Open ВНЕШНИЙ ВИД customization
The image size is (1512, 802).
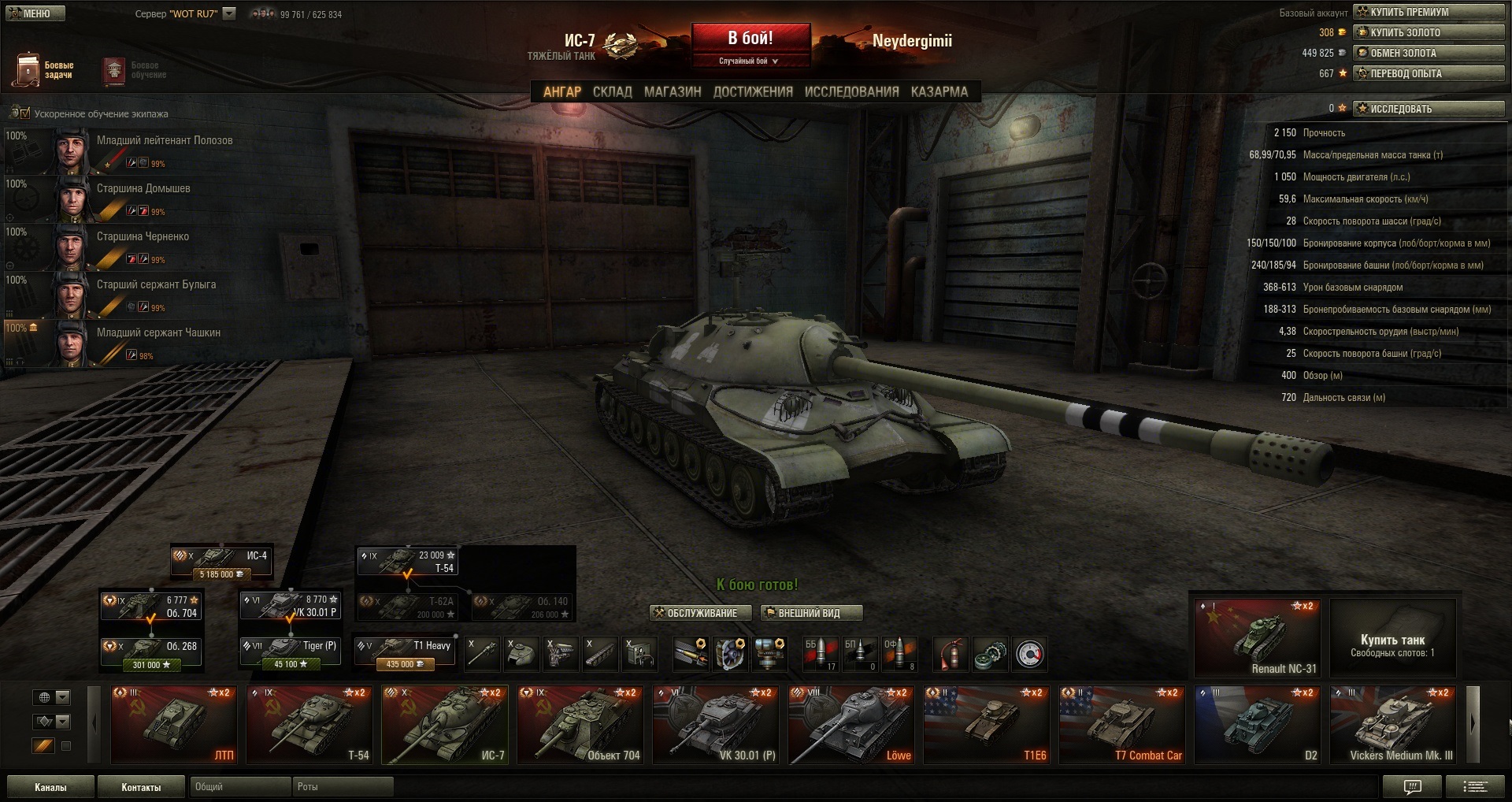(x=810, y=613)
